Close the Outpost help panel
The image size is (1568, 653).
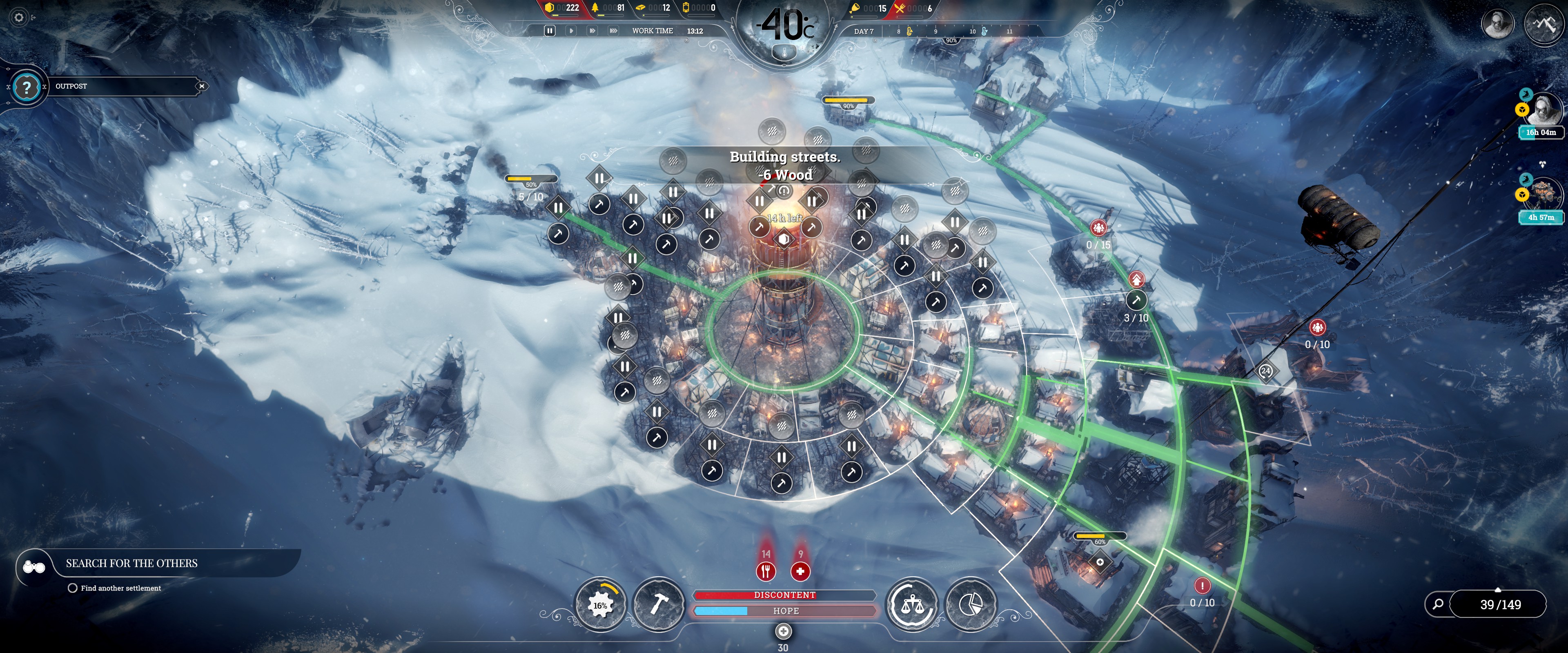(x=201, y=87)
